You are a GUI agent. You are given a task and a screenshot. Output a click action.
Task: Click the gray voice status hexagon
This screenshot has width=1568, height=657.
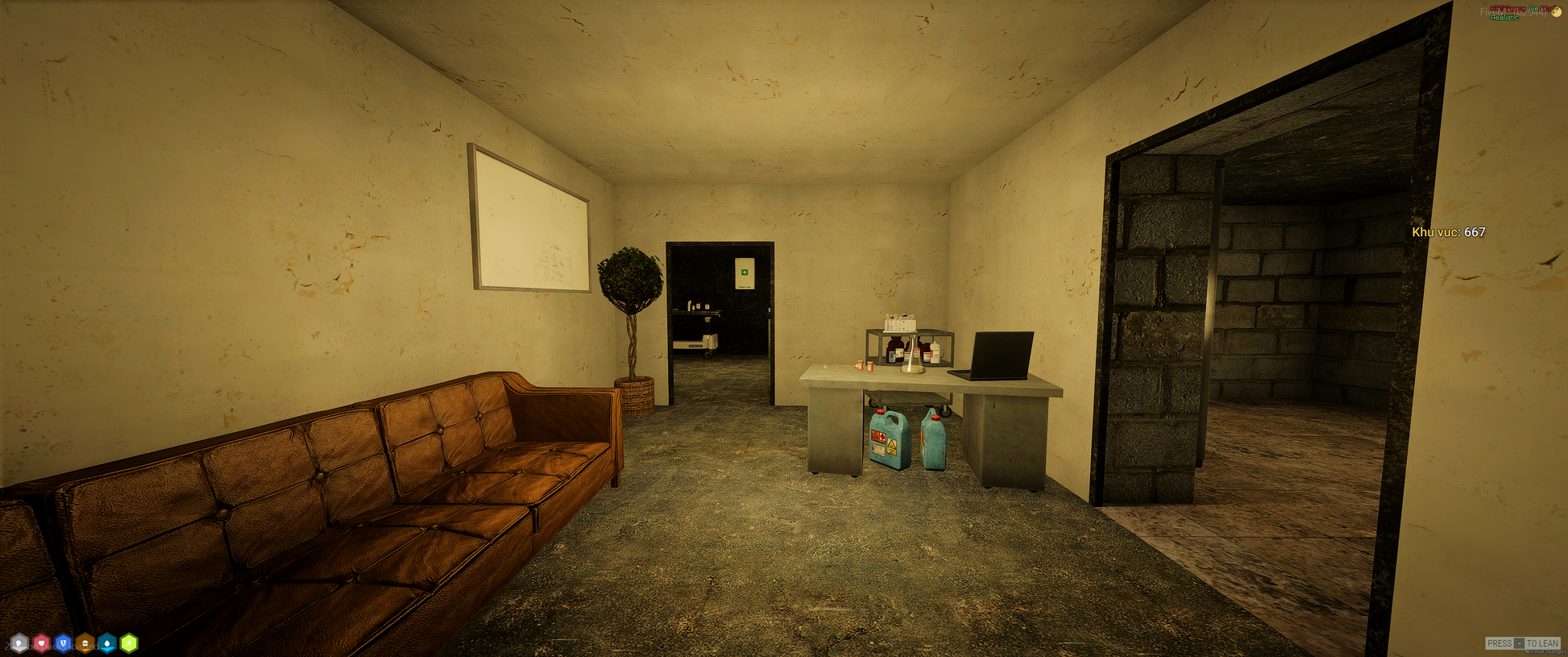tap(19, 643)
